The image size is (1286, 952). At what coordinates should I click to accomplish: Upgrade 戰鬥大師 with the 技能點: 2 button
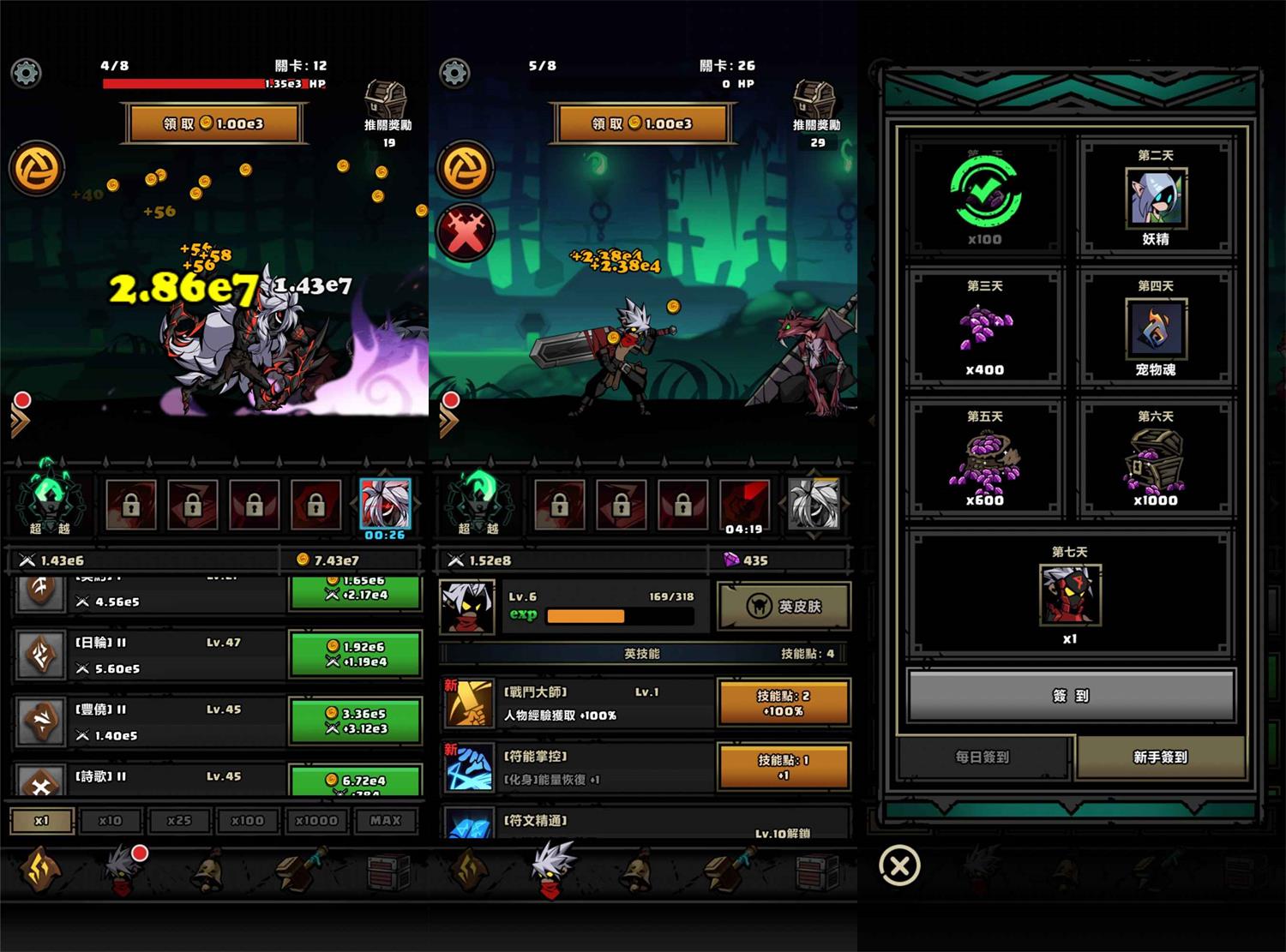pos(784,703)
